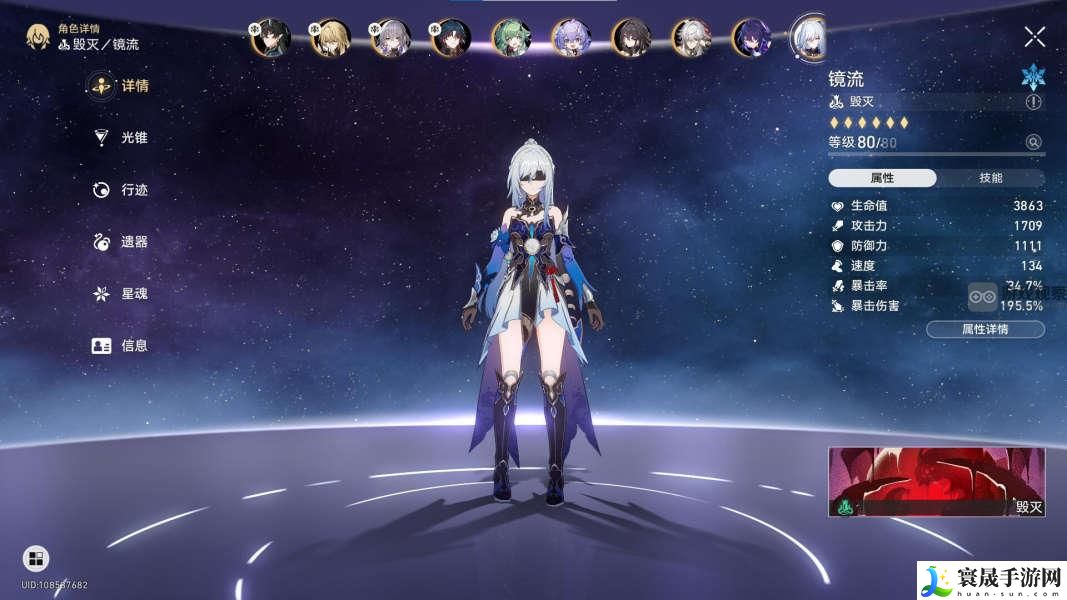
Task: Open the 属性详情 attribute details button
Action: coord(985,329)
